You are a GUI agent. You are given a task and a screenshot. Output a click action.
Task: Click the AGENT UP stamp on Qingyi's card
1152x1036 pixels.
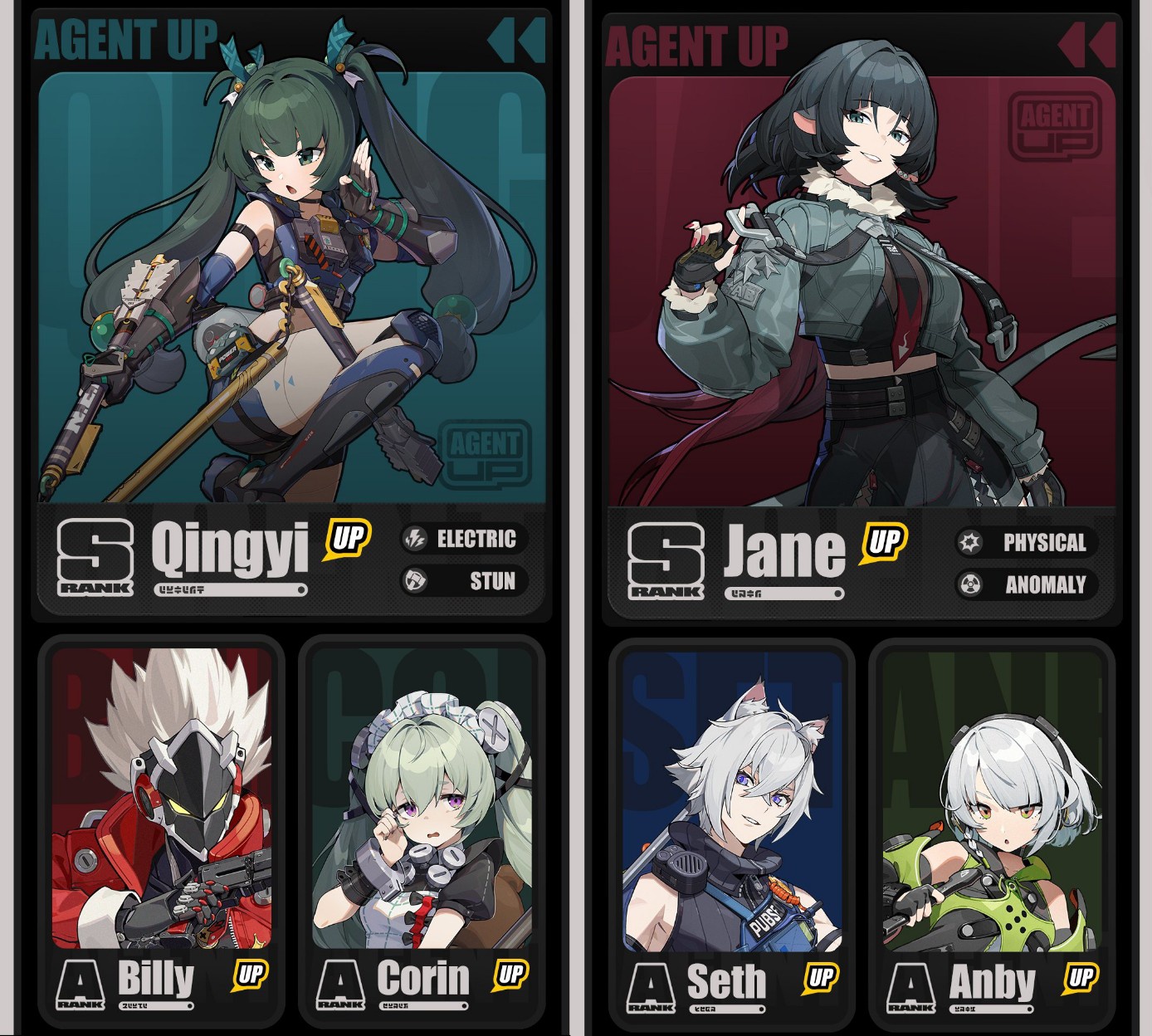pyautogui.click(x=483, y=453)
